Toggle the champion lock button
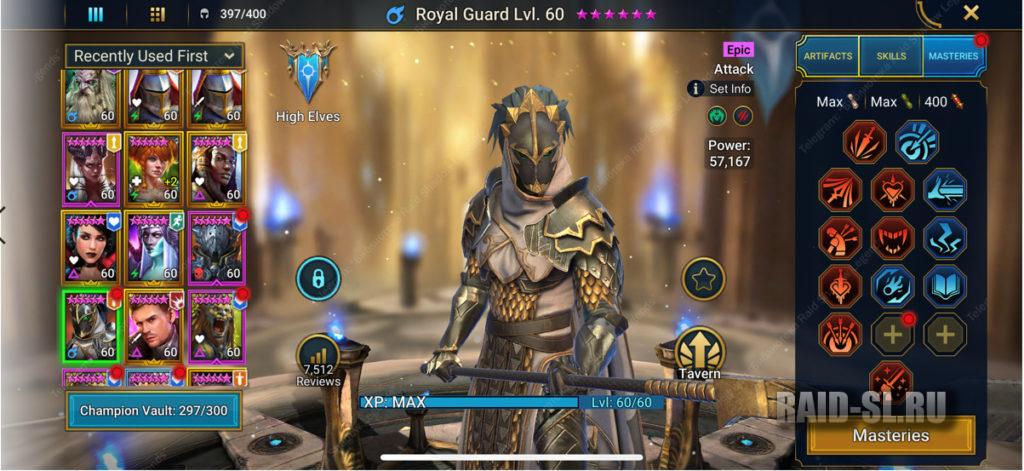 [318, 279]
